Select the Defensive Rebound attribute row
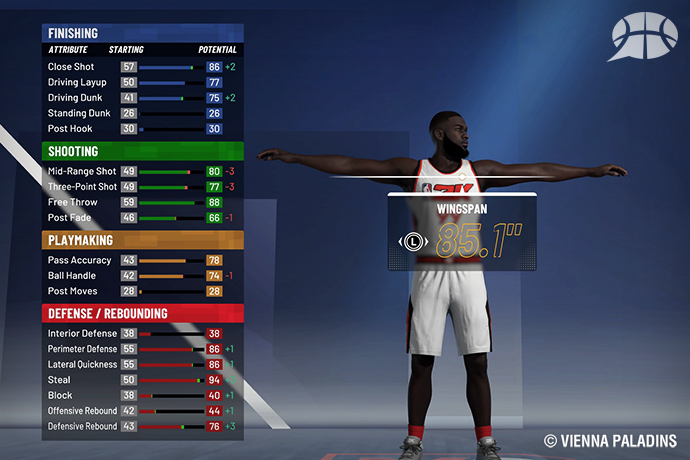 (x=141, y=426)
